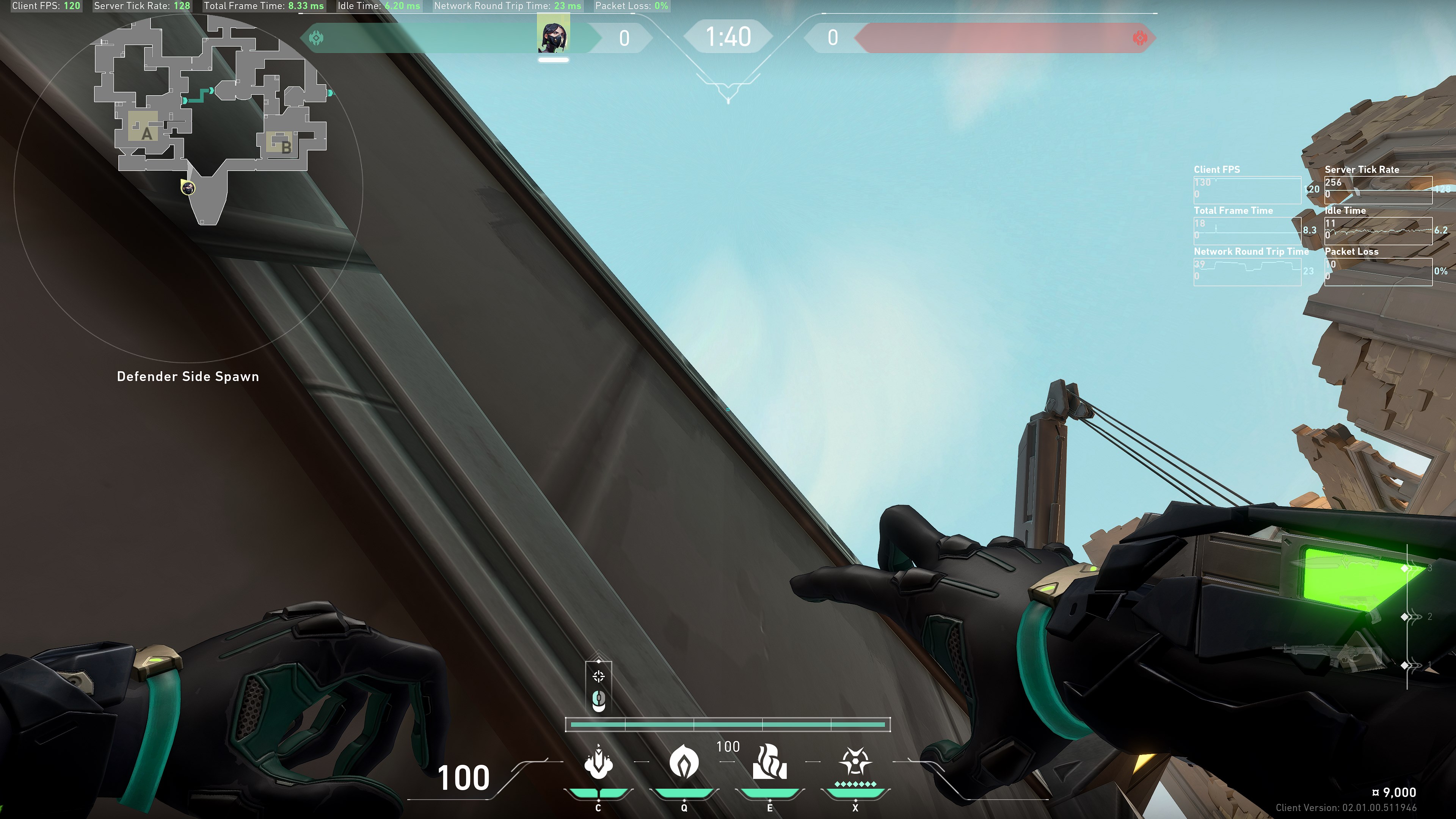Activate the Viper's Pit ultimate icon
The width and height of the screenshot is (1456, 819).
click(x=855, y=763)
